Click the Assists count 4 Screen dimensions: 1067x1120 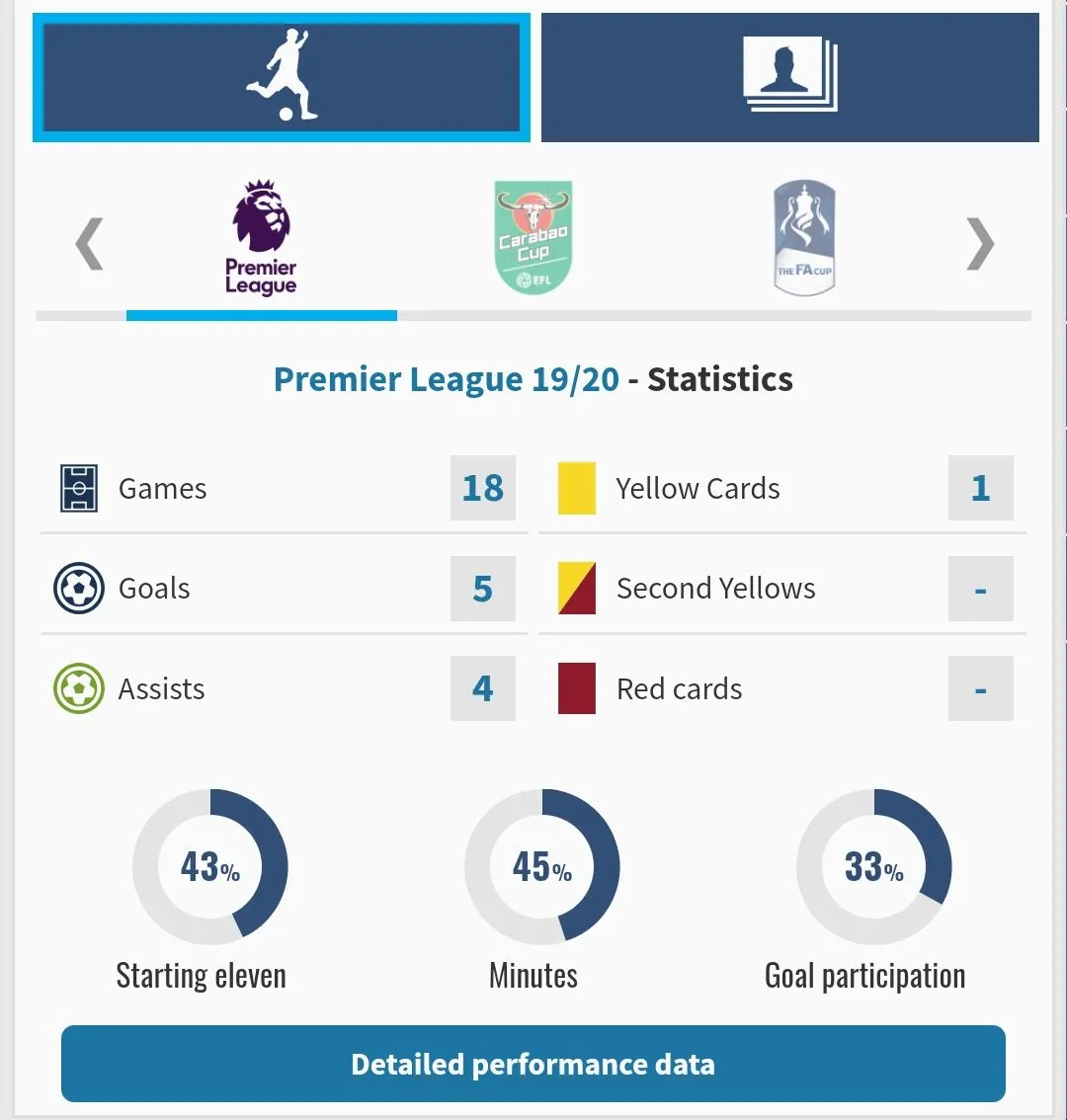(482, 688)
